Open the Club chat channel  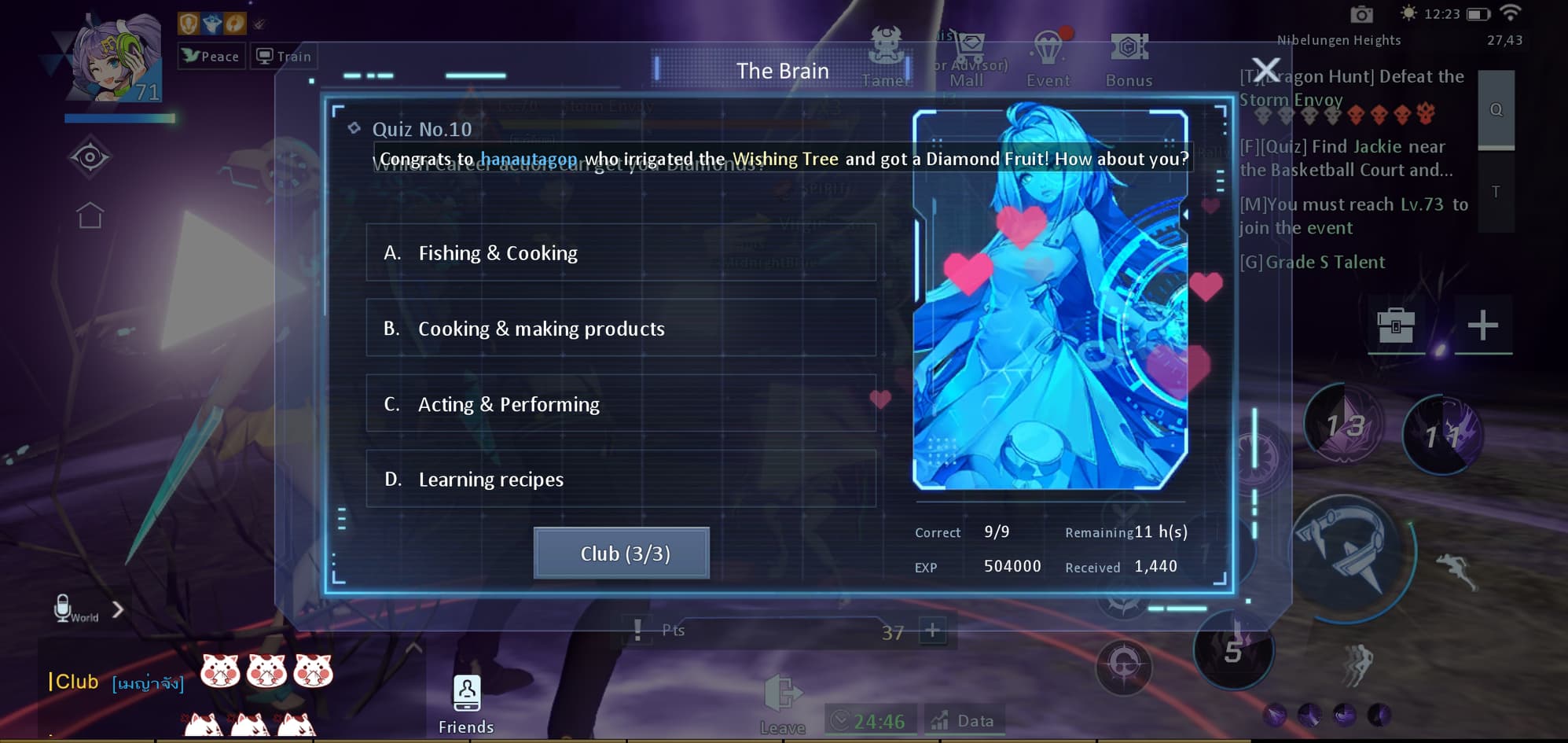pos(75,681)
